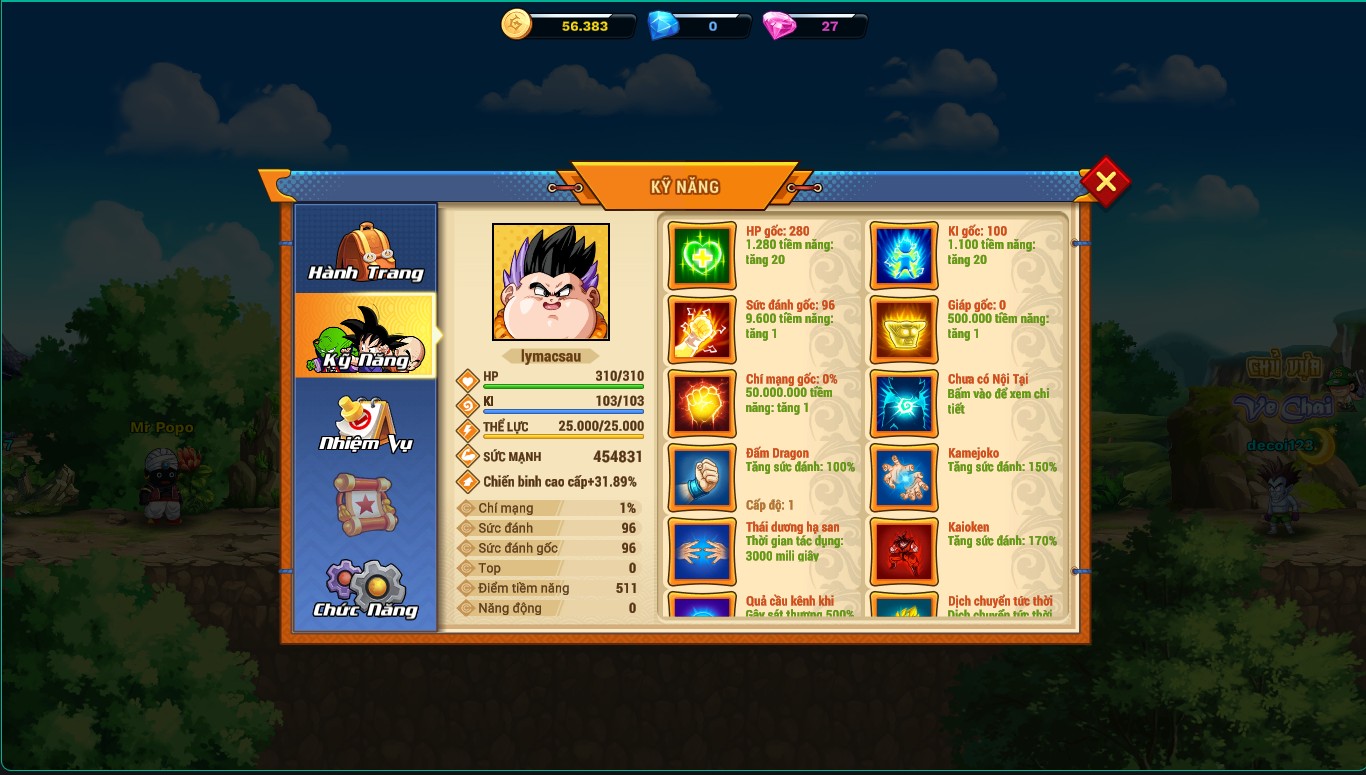
Task: Select the Đấm Dragon skill icon
Action: click(702, 478)
